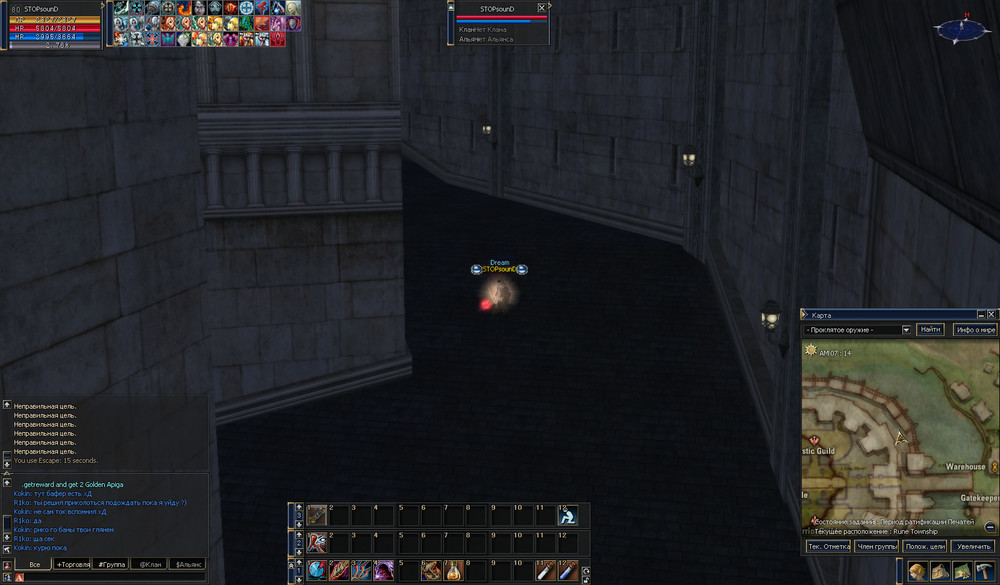Viewport: 1000px width, 585px height.
Task: Click the Найти search button on map
Action: click(930, 329)
